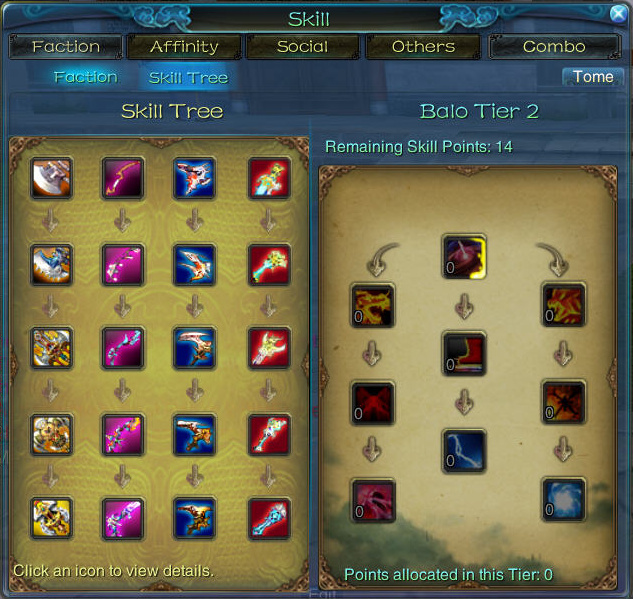This screenshot has width=633, height=599.
Task: Choose the topmost skill of Balo Tier 2
Action: tap(464, 257)
